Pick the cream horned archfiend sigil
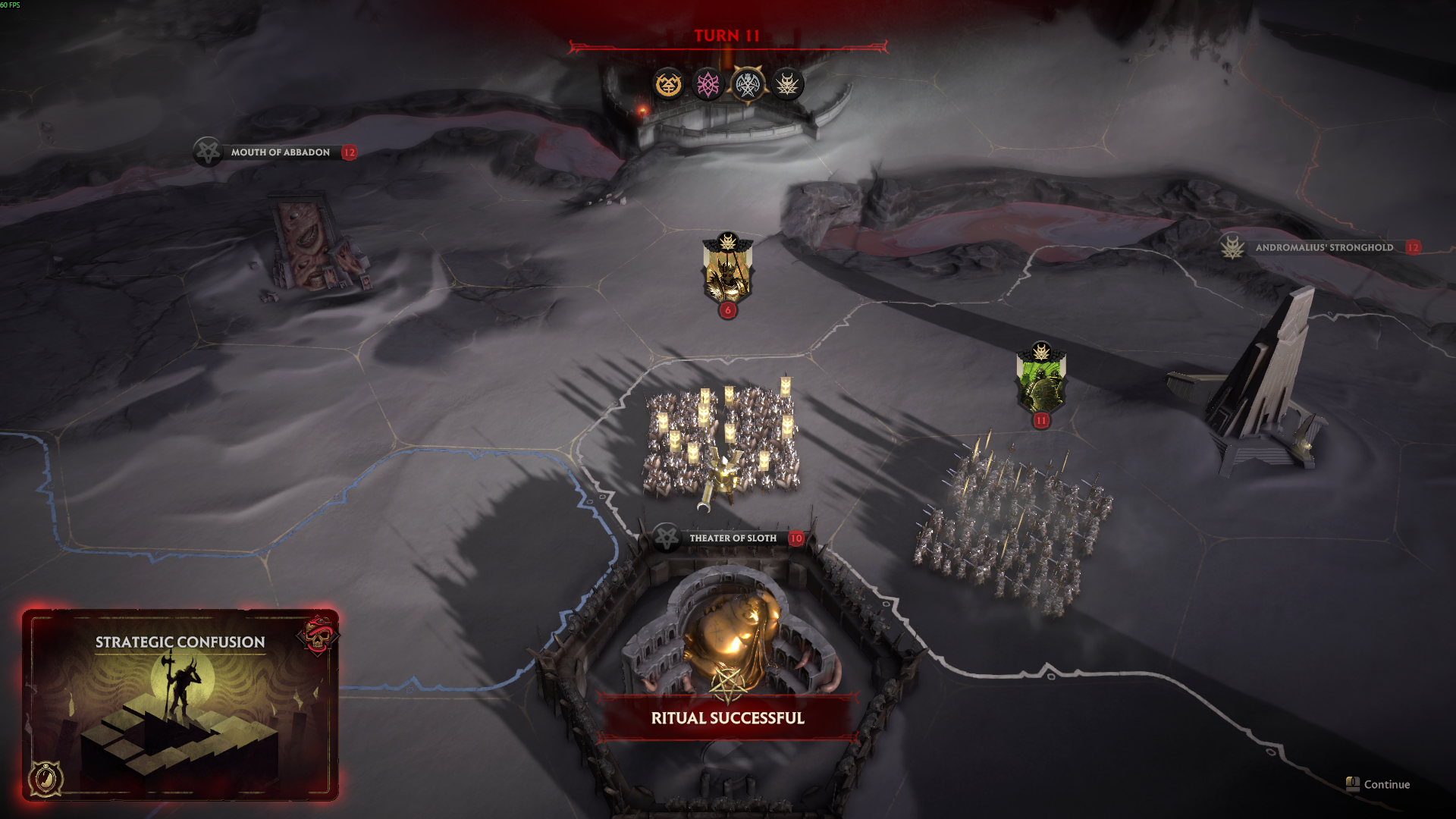Screen dimensions: 1456x819 (x=787, y=84)
